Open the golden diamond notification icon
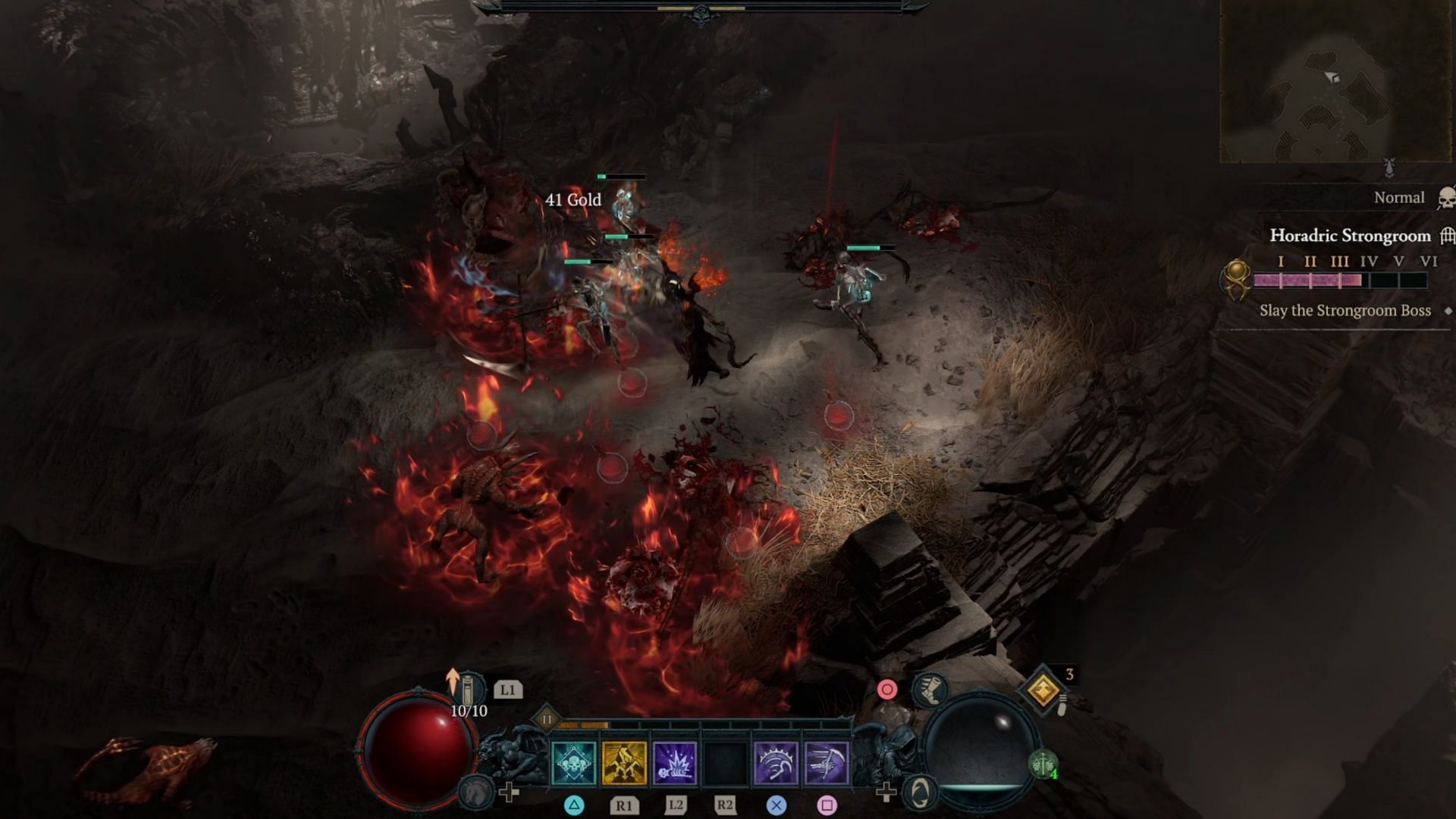Screen dimensions: 1456x819 tap(1043, 690)
